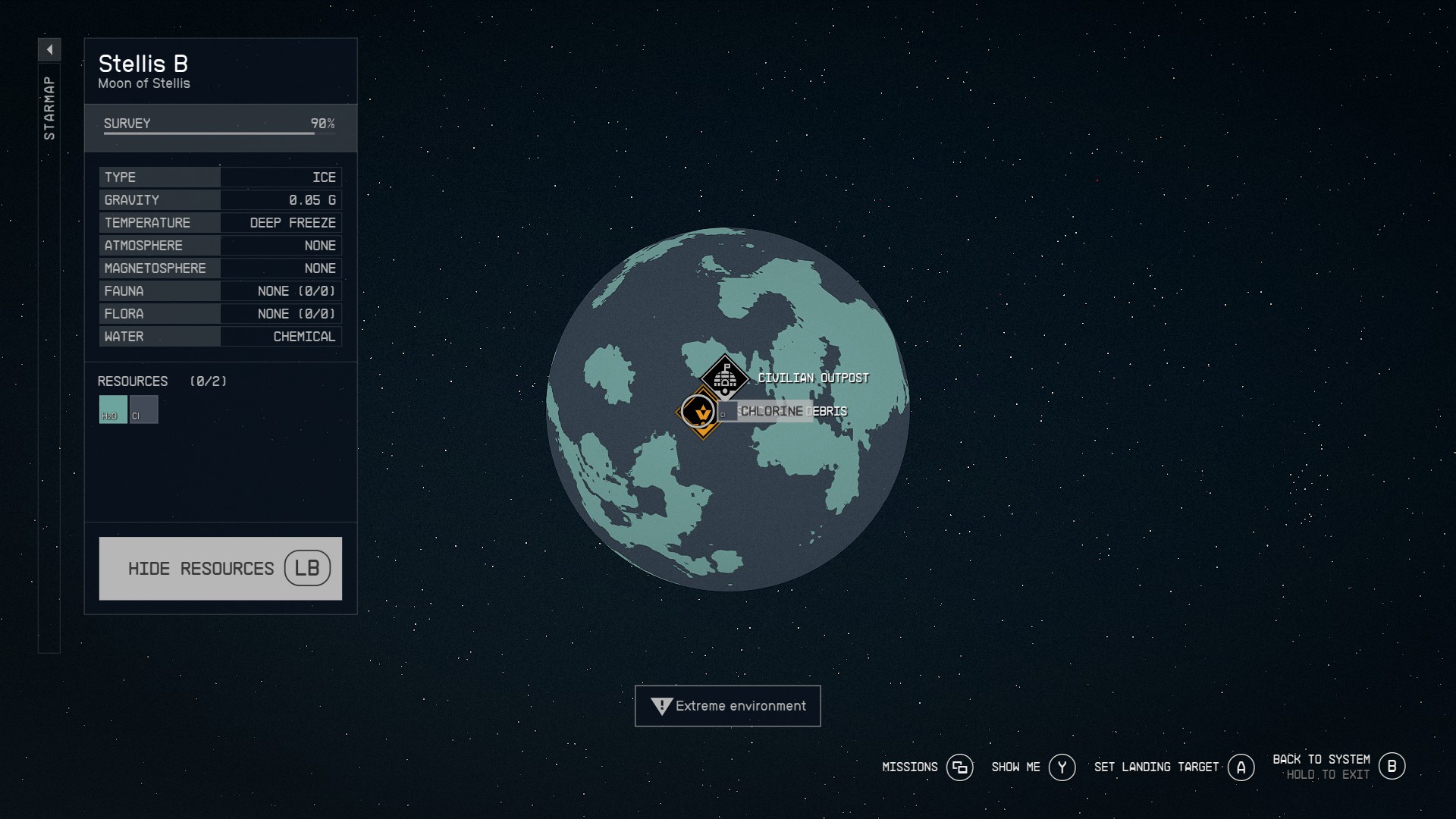This screenshot has width=1456, height=819.
Task: Expand the Fauna row details
Action: [220, 290]
